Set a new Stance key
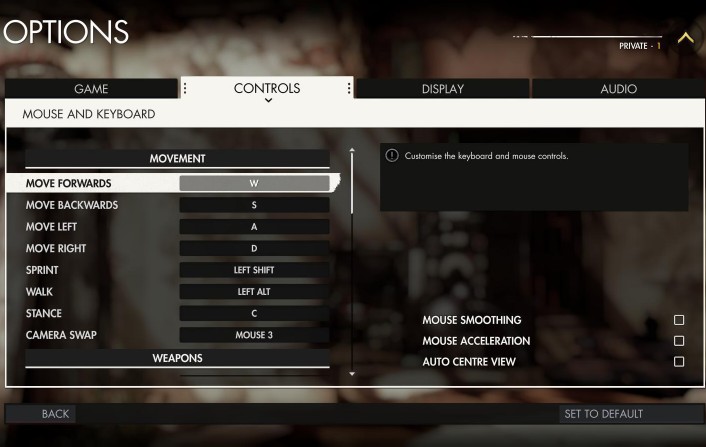The image size is (706, 447). click(x=254, y=313)
